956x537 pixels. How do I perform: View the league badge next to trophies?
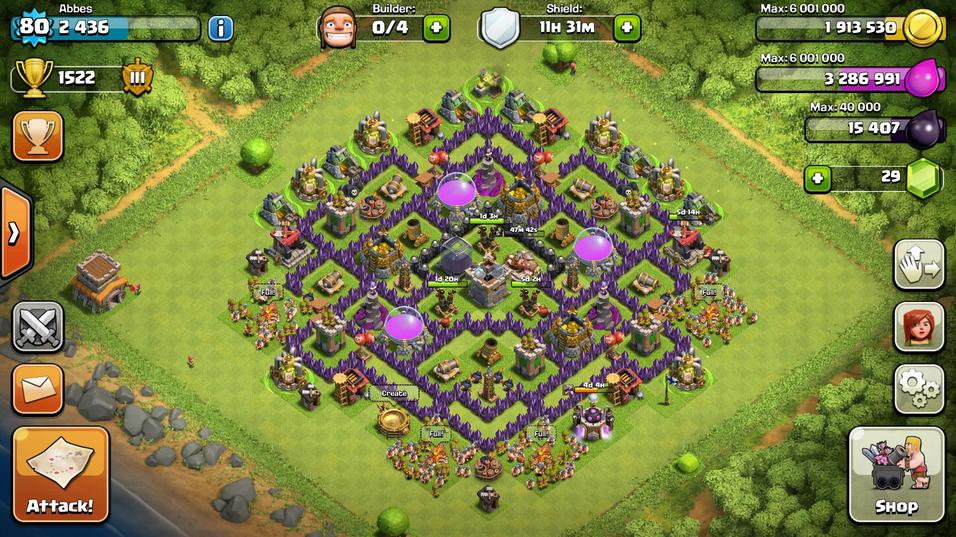tap(136, 78)
